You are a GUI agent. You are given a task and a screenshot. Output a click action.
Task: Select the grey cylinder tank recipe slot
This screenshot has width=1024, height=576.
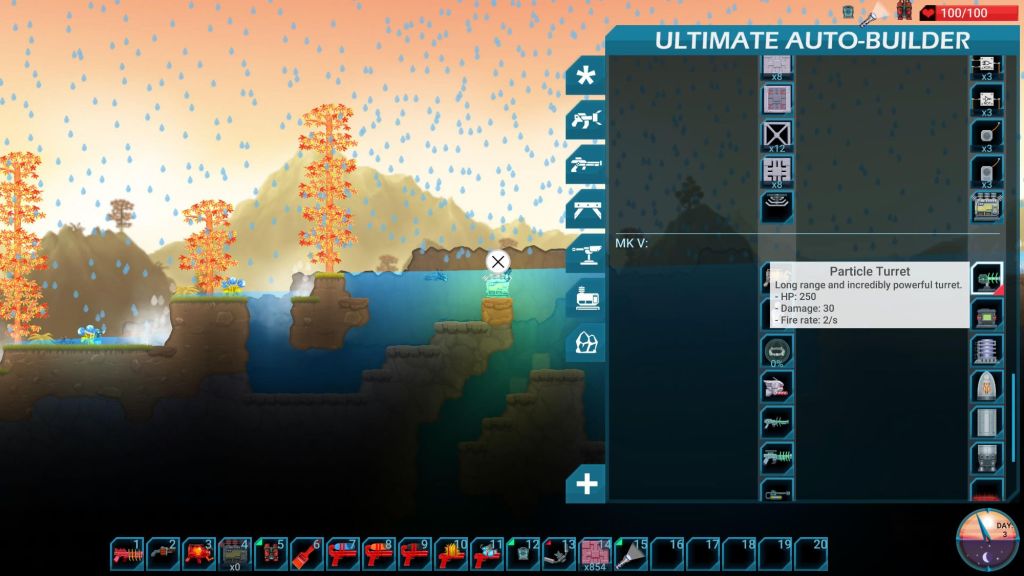click(987, 422)
